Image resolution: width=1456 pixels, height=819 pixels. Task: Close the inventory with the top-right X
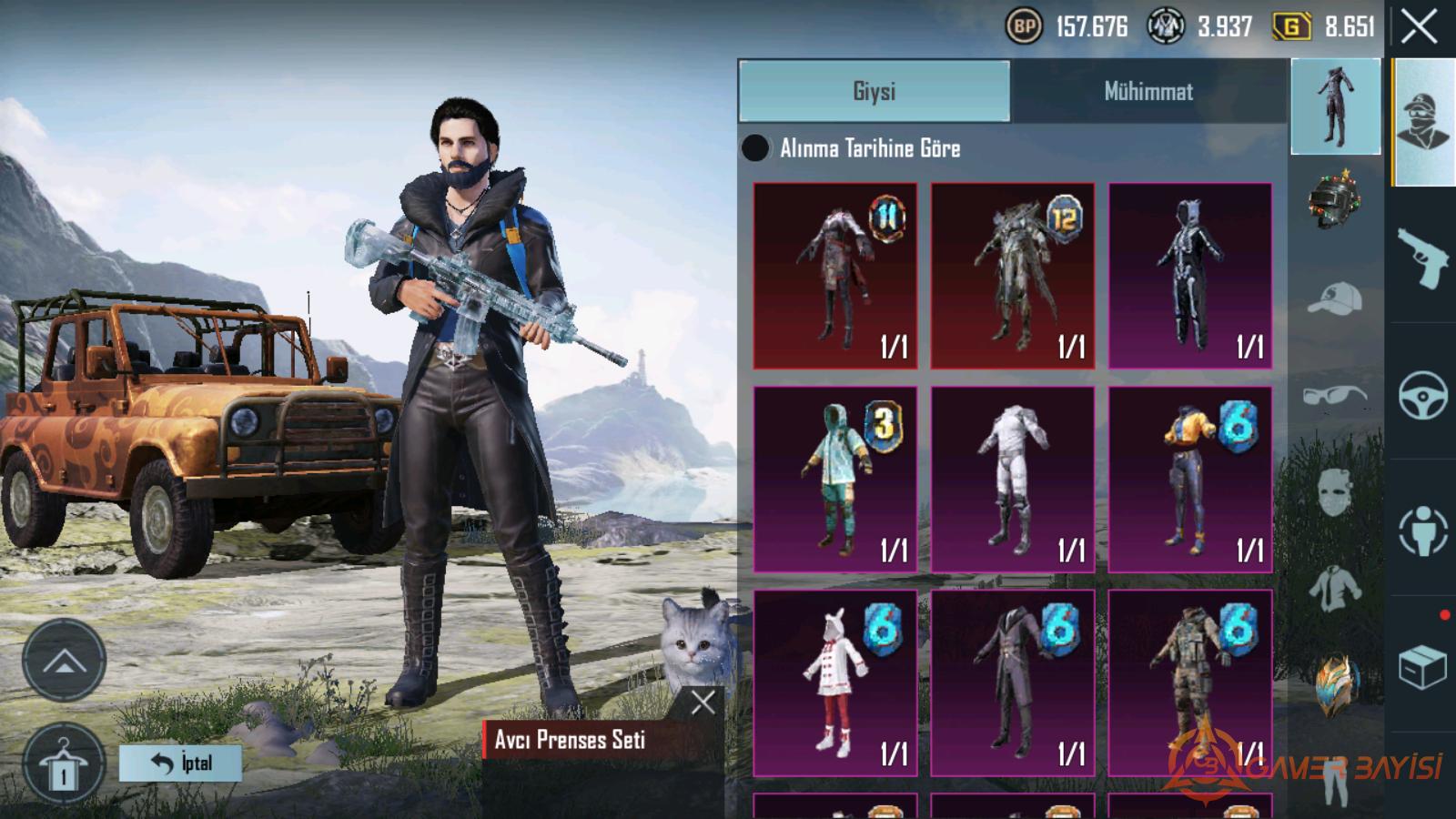pyautogui.click(x=1419, y=27)
